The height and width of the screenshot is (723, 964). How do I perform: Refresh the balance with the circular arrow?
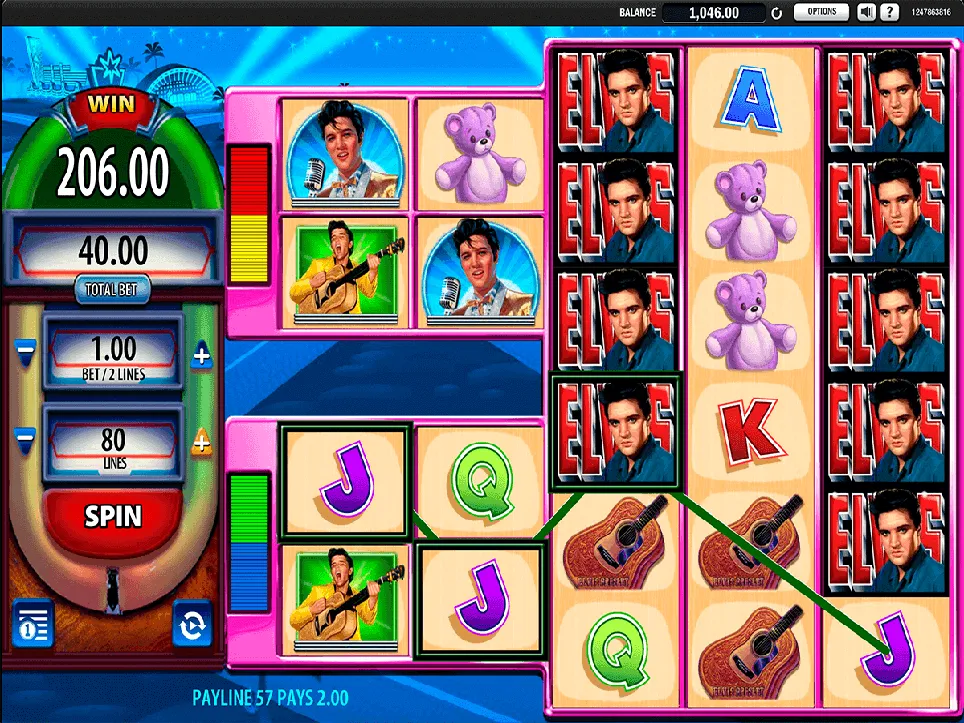pos(775,13)
